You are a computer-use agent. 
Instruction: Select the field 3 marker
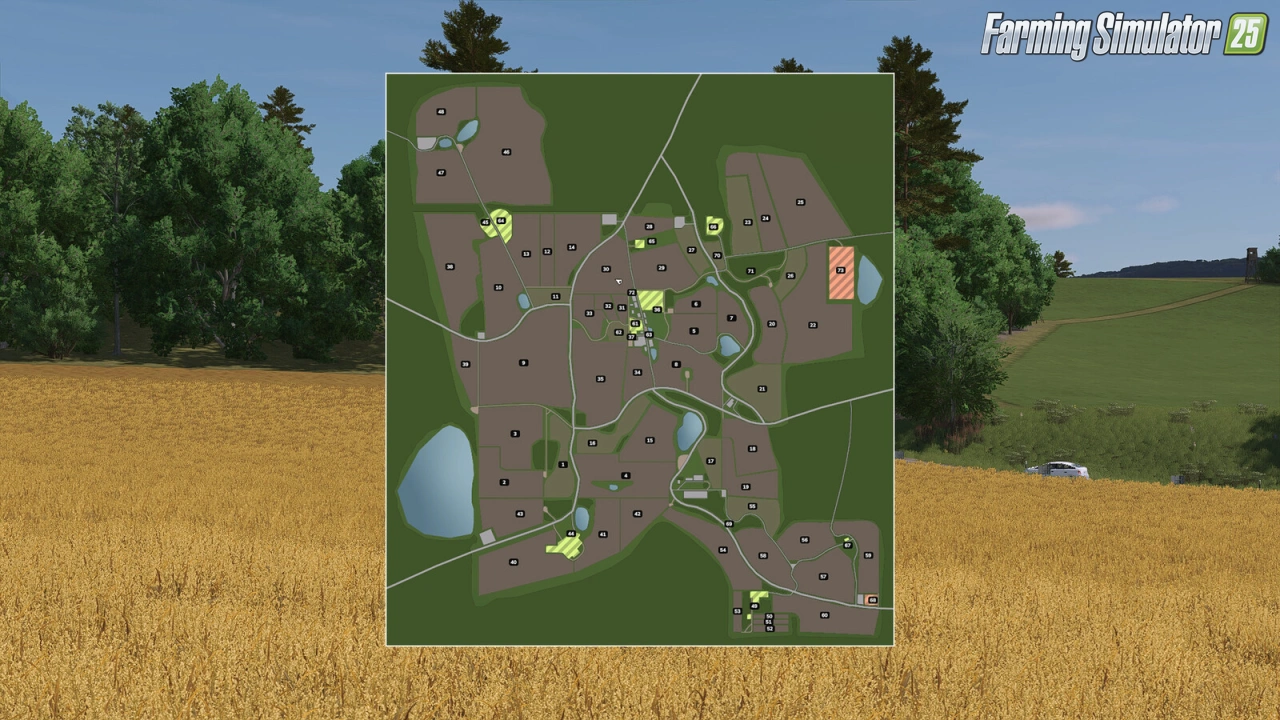coord(515,434)
